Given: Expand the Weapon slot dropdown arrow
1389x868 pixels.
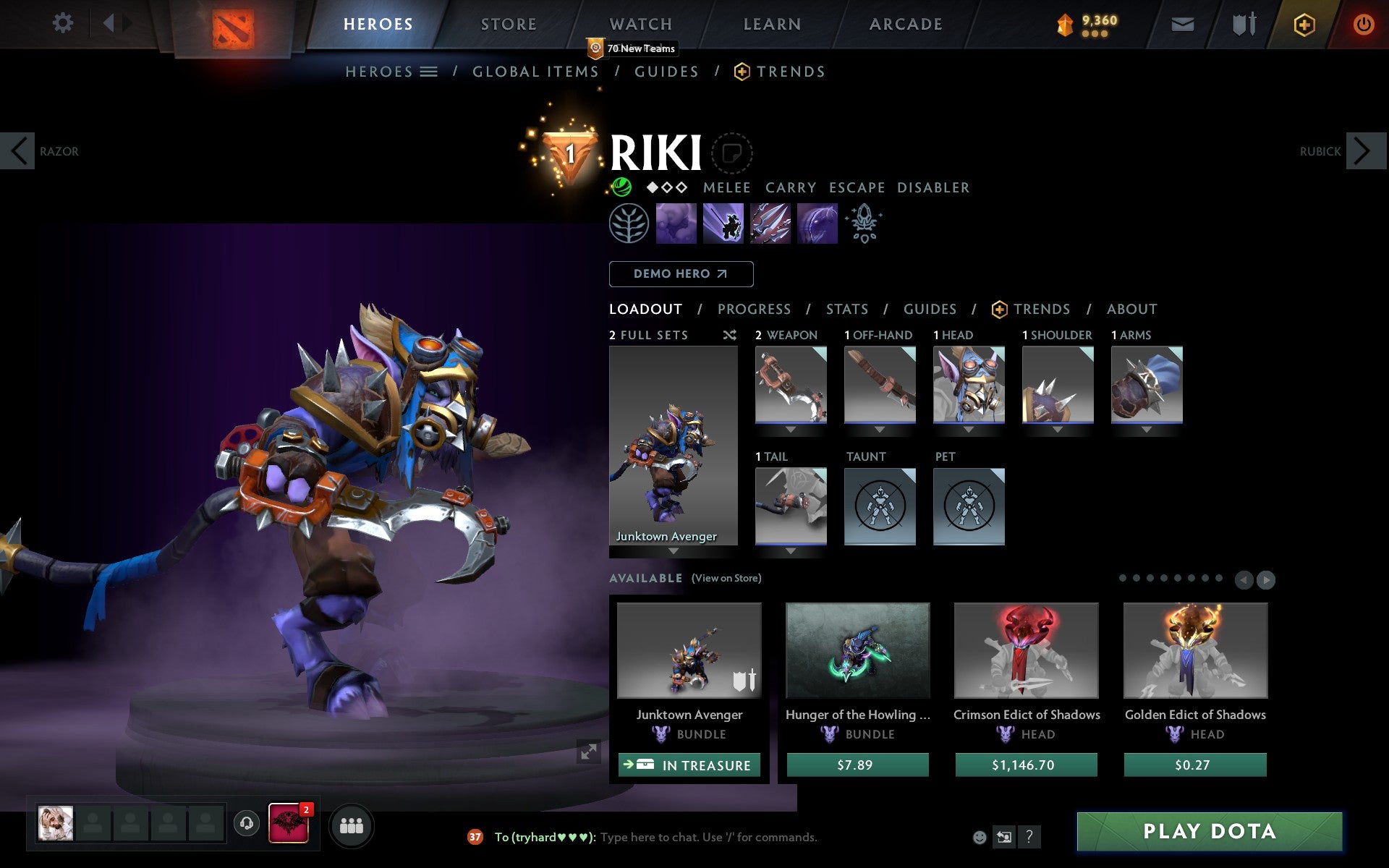Looking at the screenshot, I should point(790,428).
